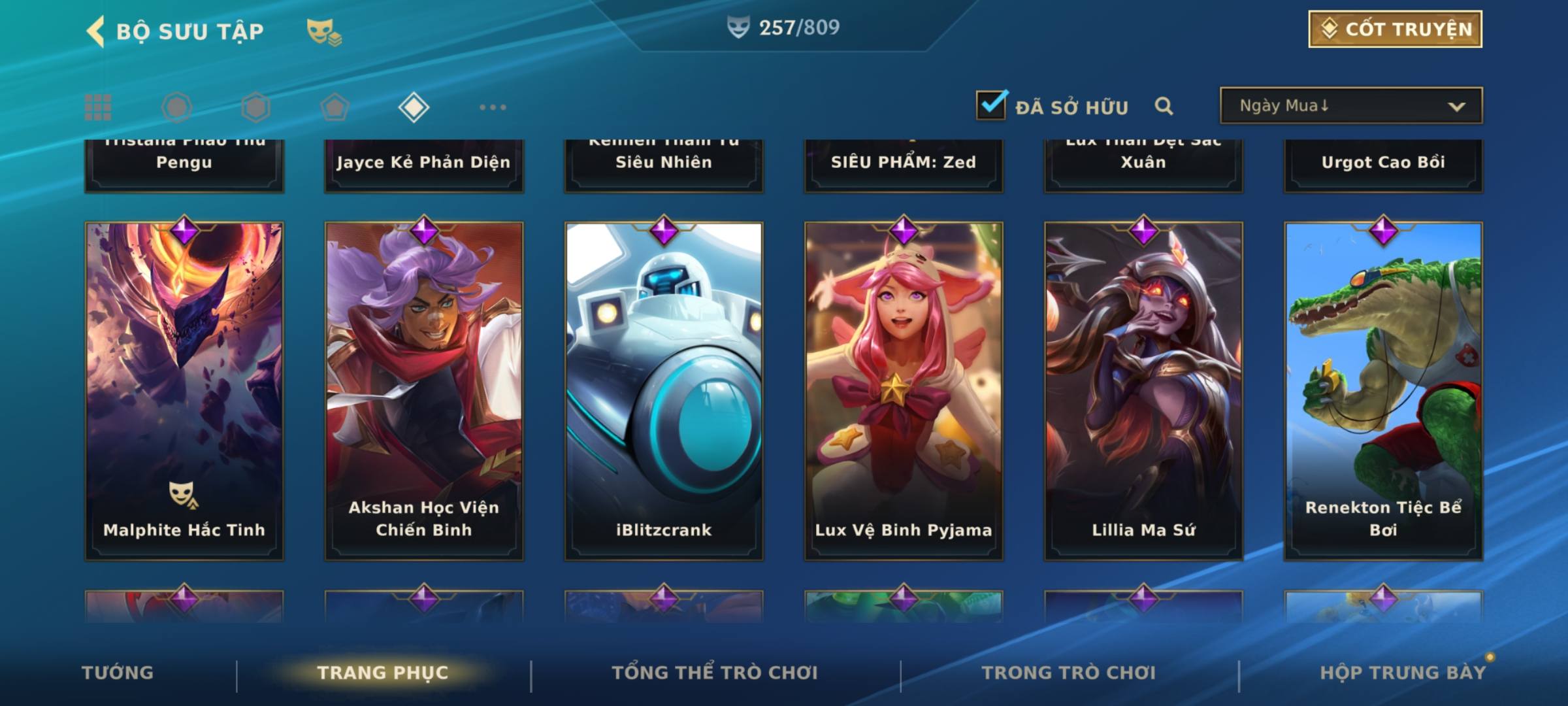Image resolution: width=1568 pixels, height=706 pixels.
Task: Select the Malphite Hắc Tinh skin card
Action: point(184,390)
